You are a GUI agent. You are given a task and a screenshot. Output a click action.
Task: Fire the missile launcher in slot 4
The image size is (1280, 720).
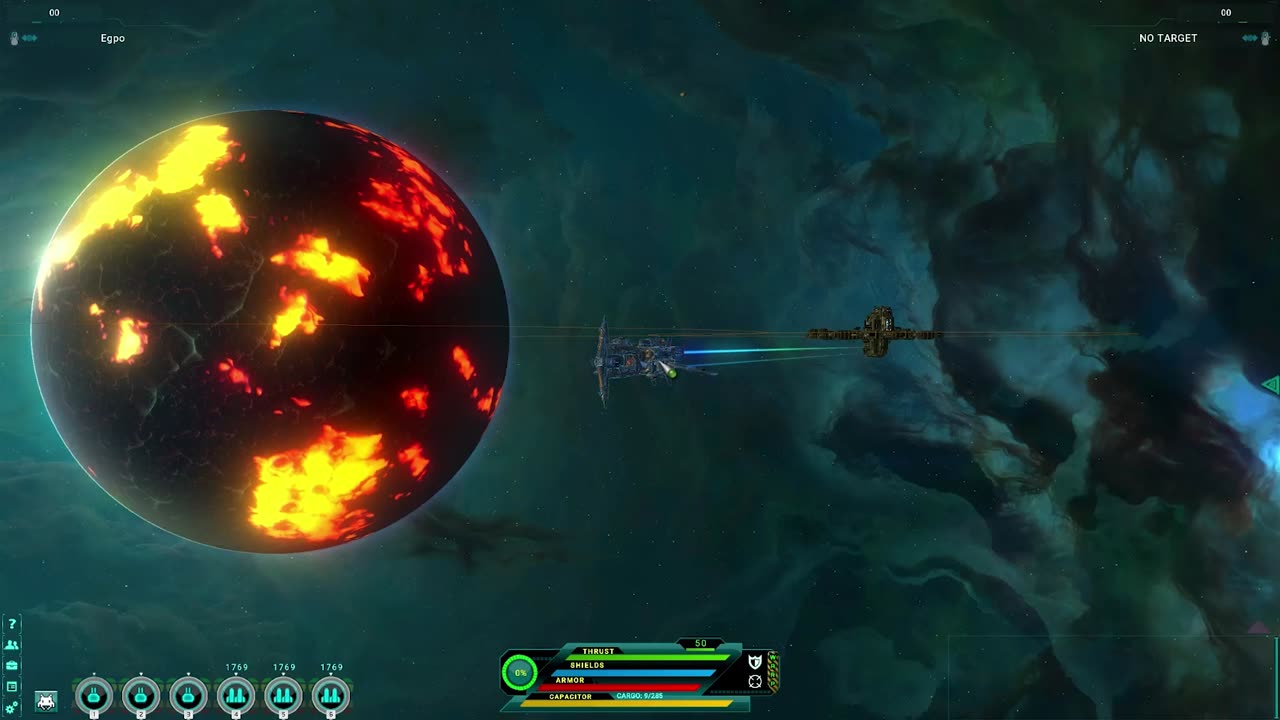pyautogui.click(x=236, y=695)
